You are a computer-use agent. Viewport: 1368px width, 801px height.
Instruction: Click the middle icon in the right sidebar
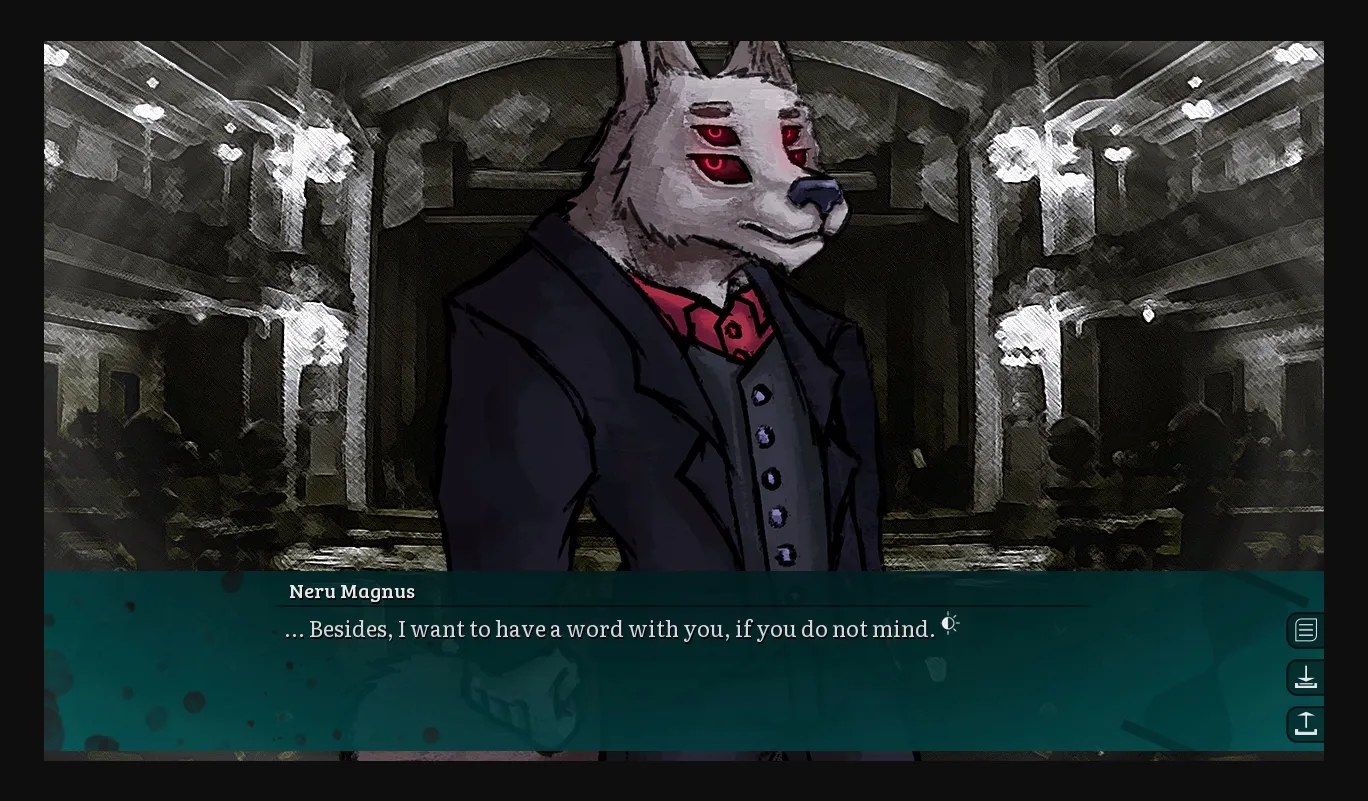pyautogui.click(x=1306, y=677)
